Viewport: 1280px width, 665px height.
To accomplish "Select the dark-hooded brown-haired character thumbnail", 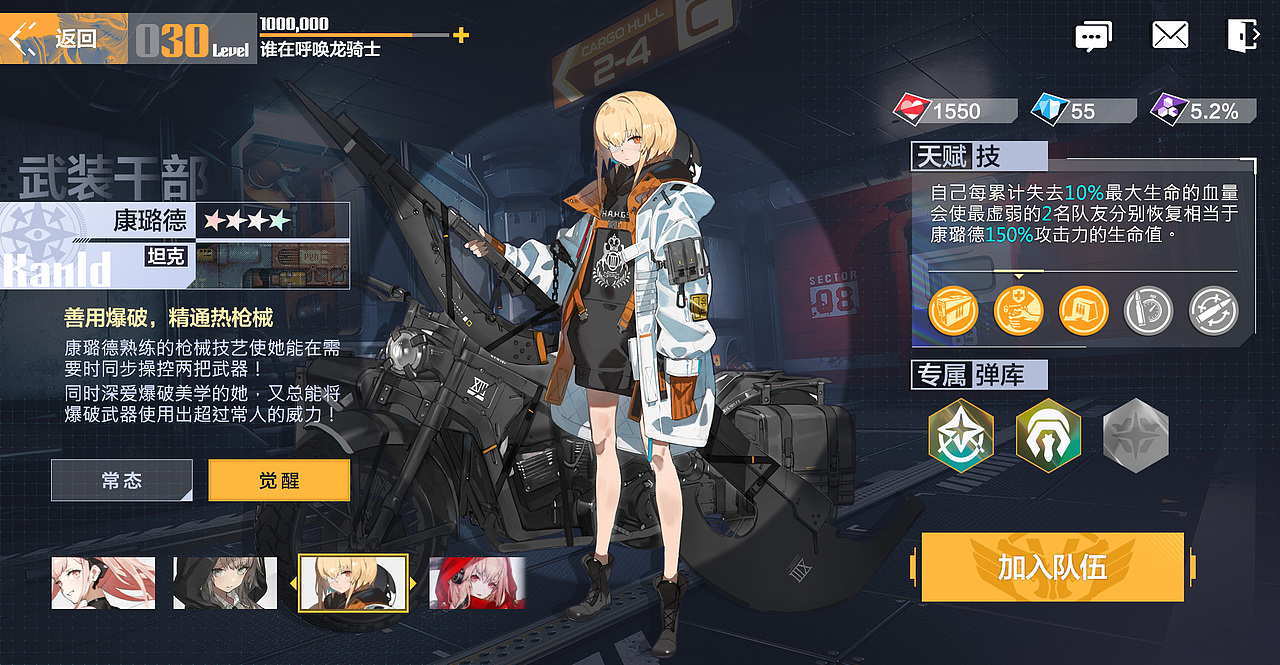I will tap(225, 583).
